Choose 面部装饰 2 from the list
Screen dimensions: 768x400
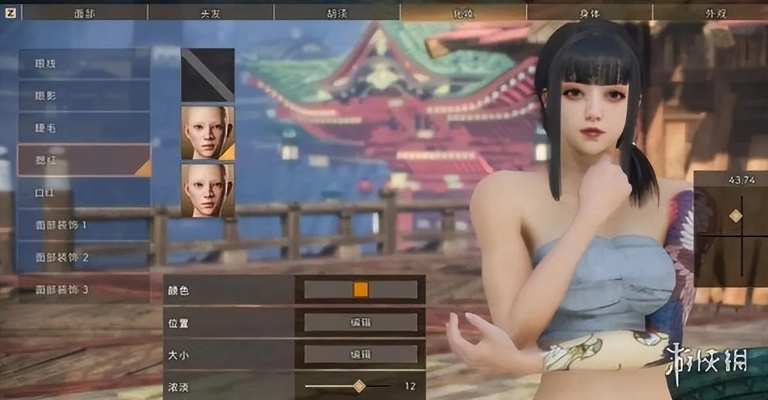[x=84, y=257]
